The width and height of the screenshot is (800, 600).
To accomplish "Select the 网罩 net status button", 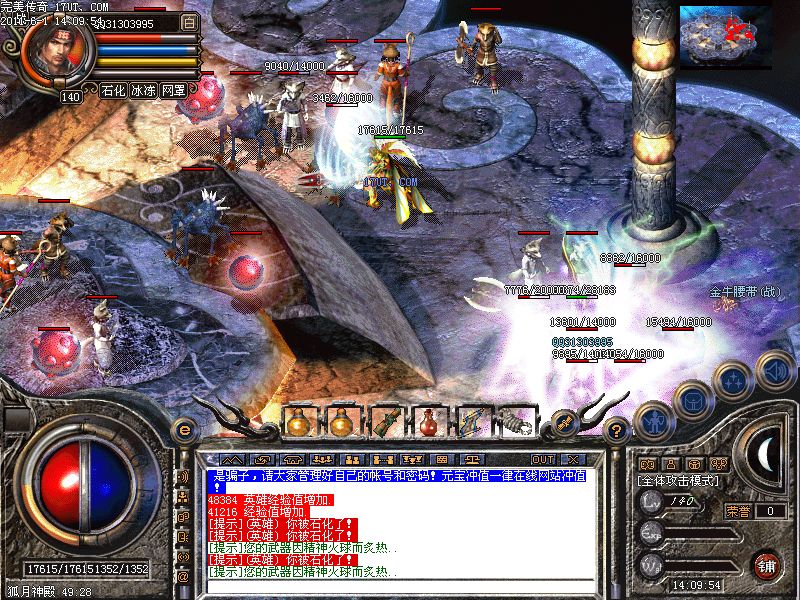I will pyautogui.click(x=173, y=90).
